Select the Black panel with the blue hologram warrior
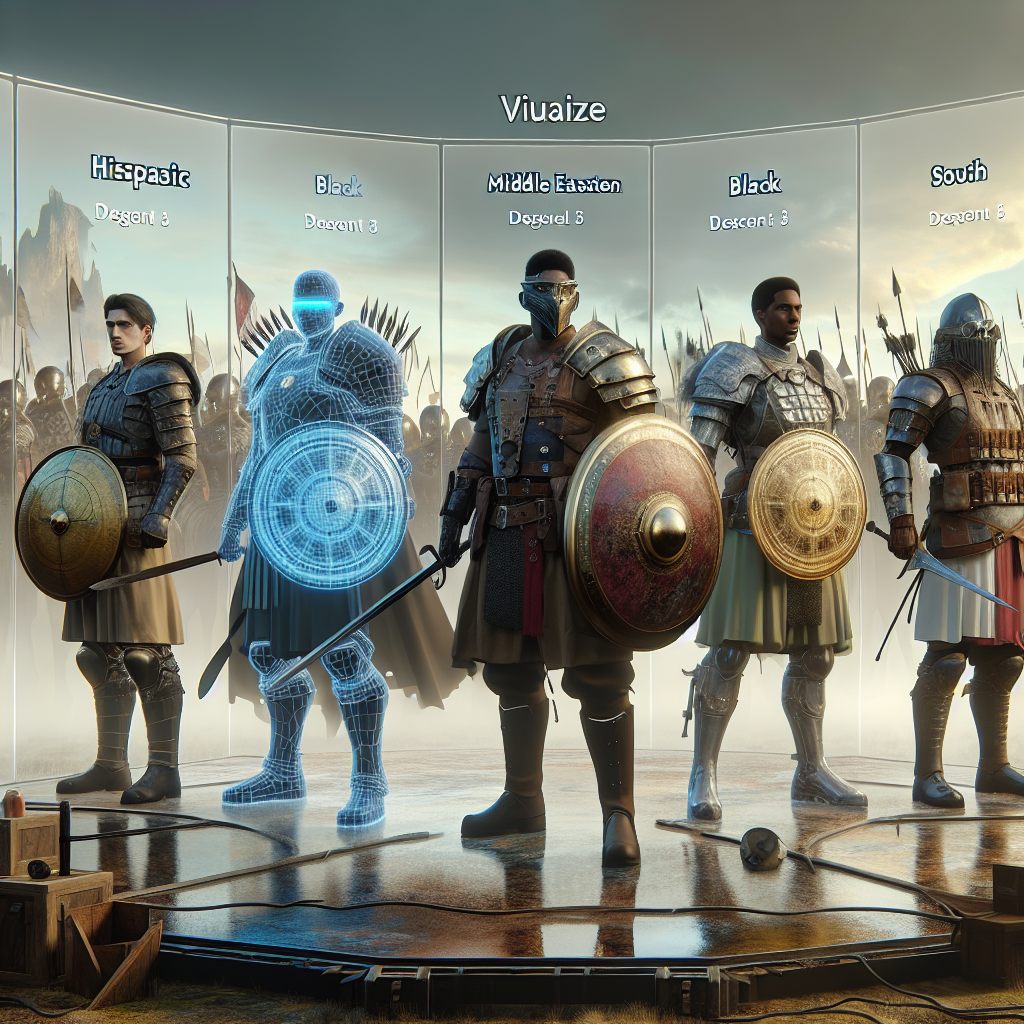The image size is (1024, 1024). click(x=338, y=186)
